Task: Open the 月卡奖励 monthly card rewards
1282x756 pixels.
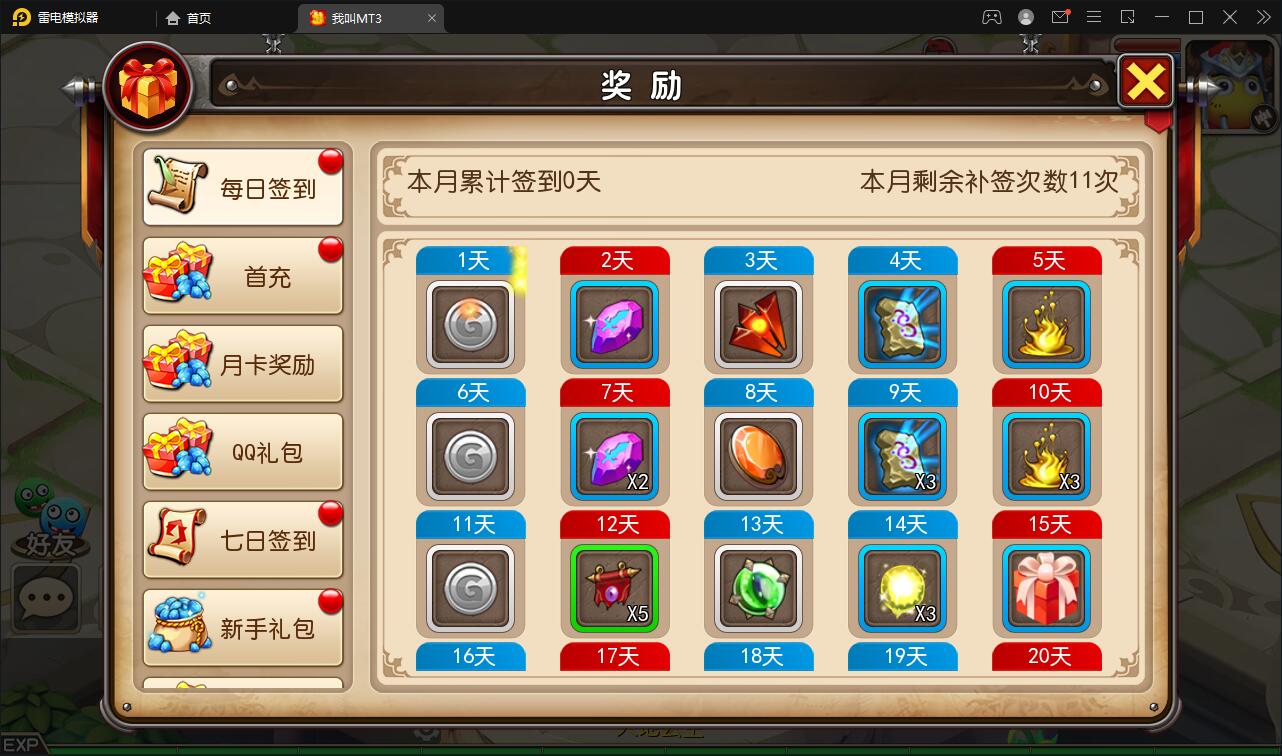Action: 242,363
